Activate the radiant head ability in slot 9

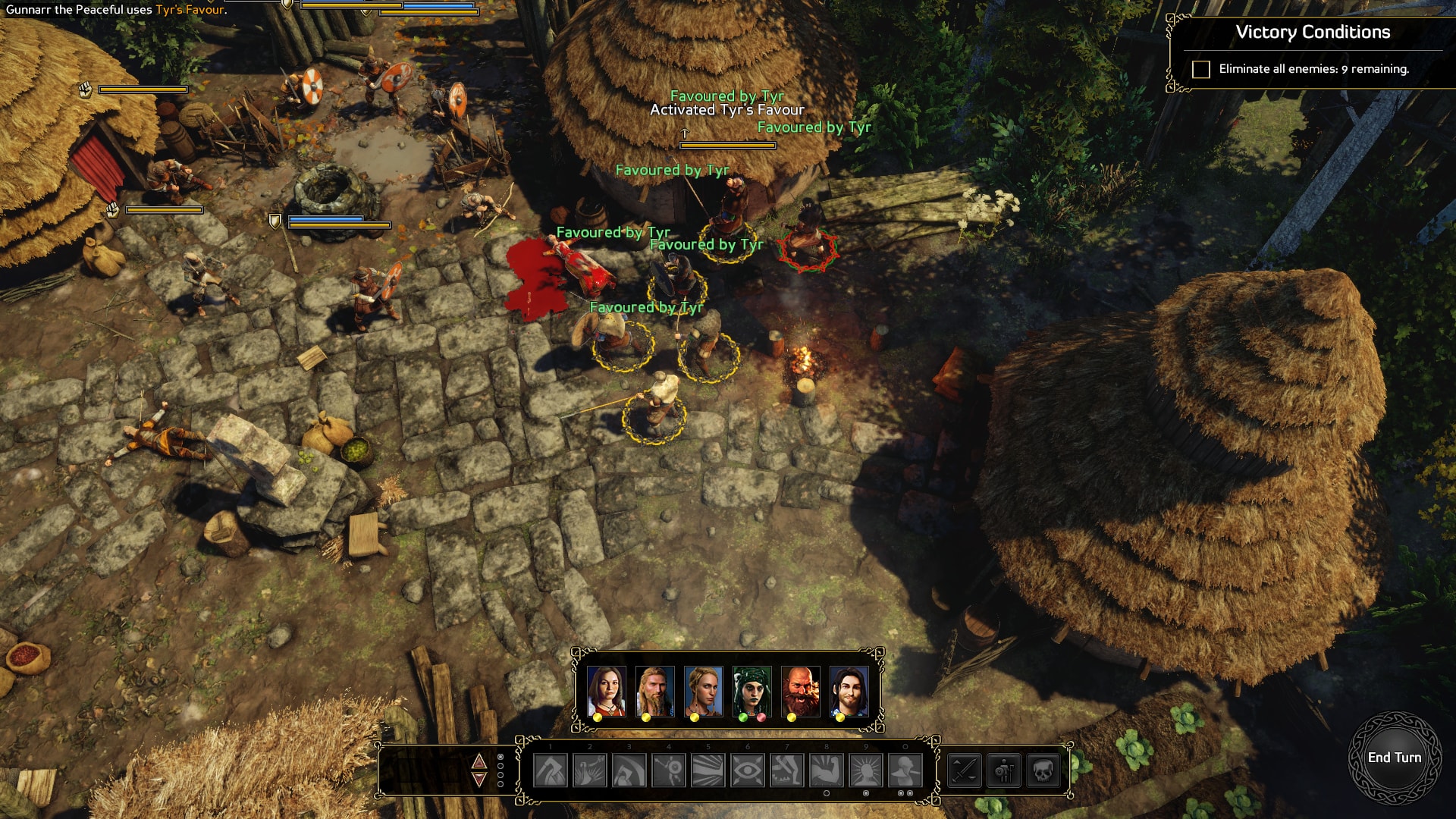pos(866,771)
